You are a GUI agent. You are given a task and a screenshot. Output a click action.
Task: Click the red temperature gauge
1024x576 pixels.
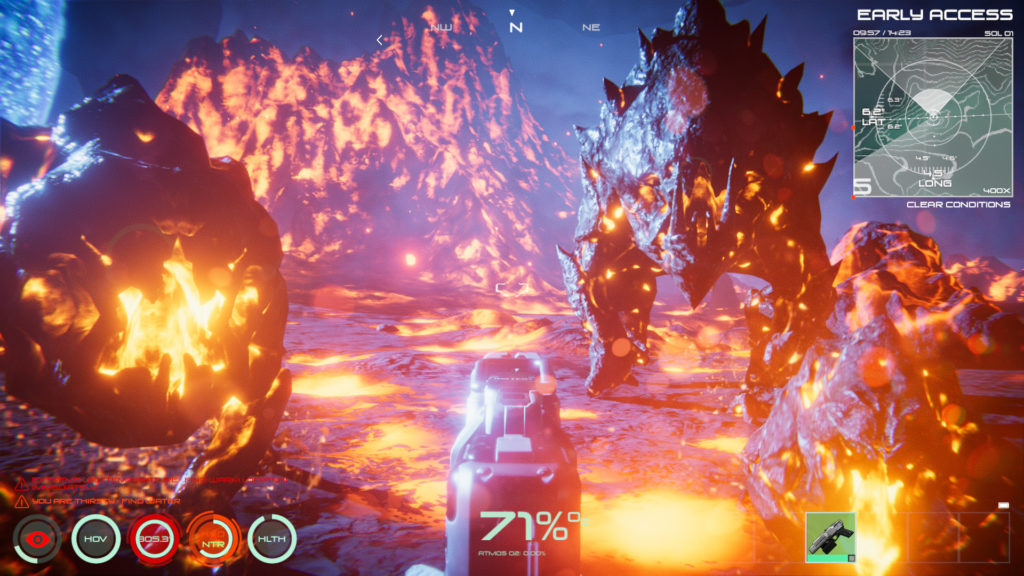154,539
